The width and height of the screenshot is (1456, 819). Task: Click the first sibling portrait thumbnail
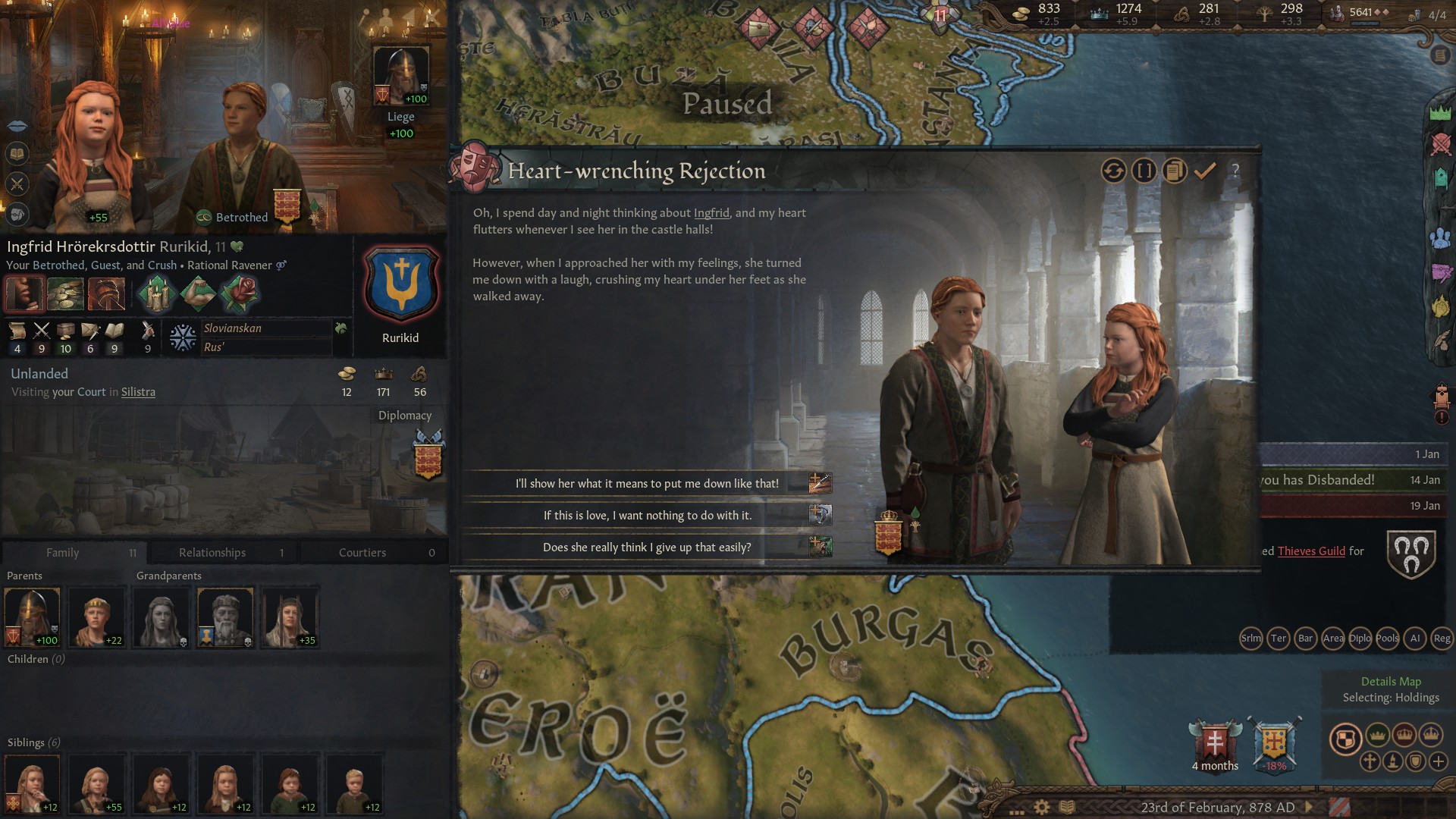pyautogui.click(x=33, y=783)
